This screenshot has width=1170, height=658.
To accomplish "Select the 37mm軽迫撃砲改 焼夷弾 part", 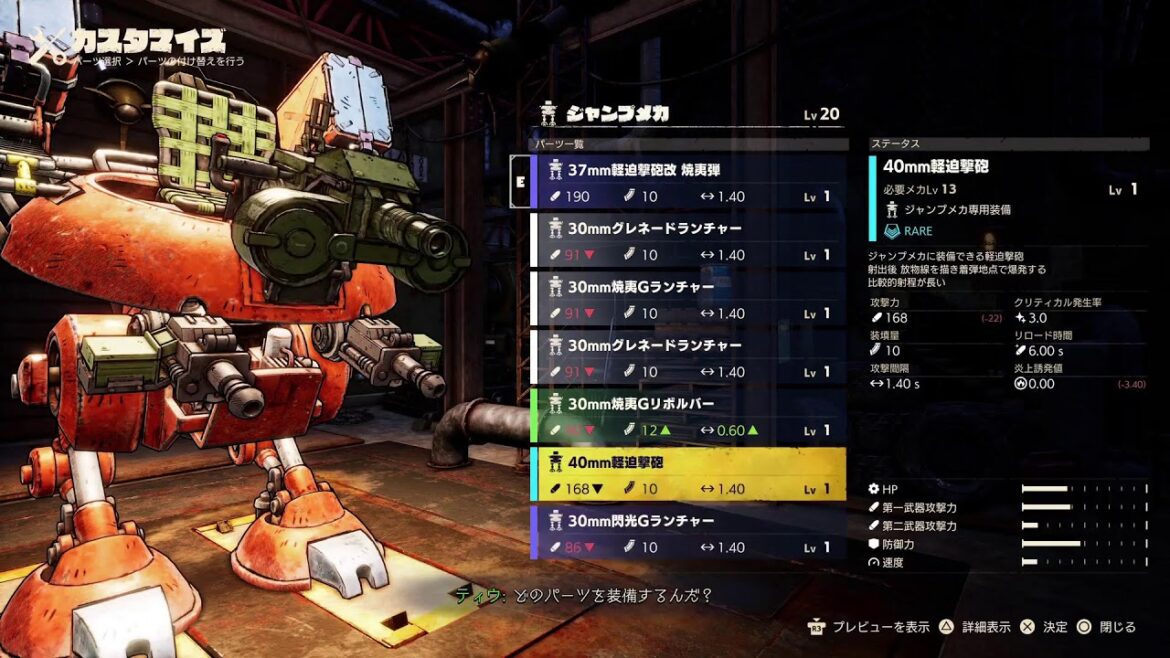I will click(687, 182).
